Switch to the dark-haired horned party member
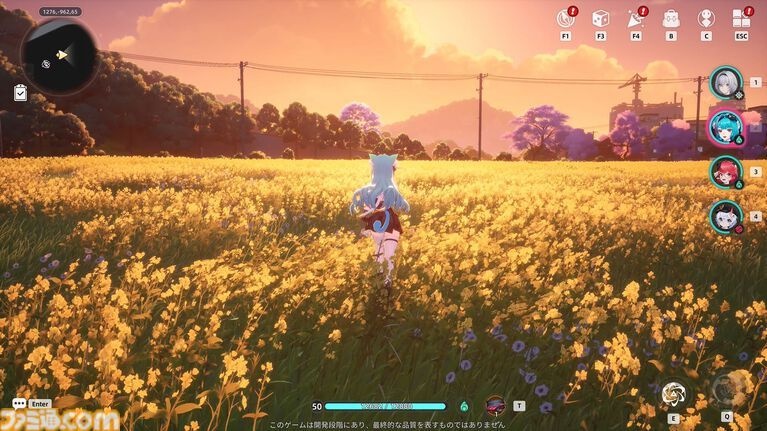 (725, 216)
